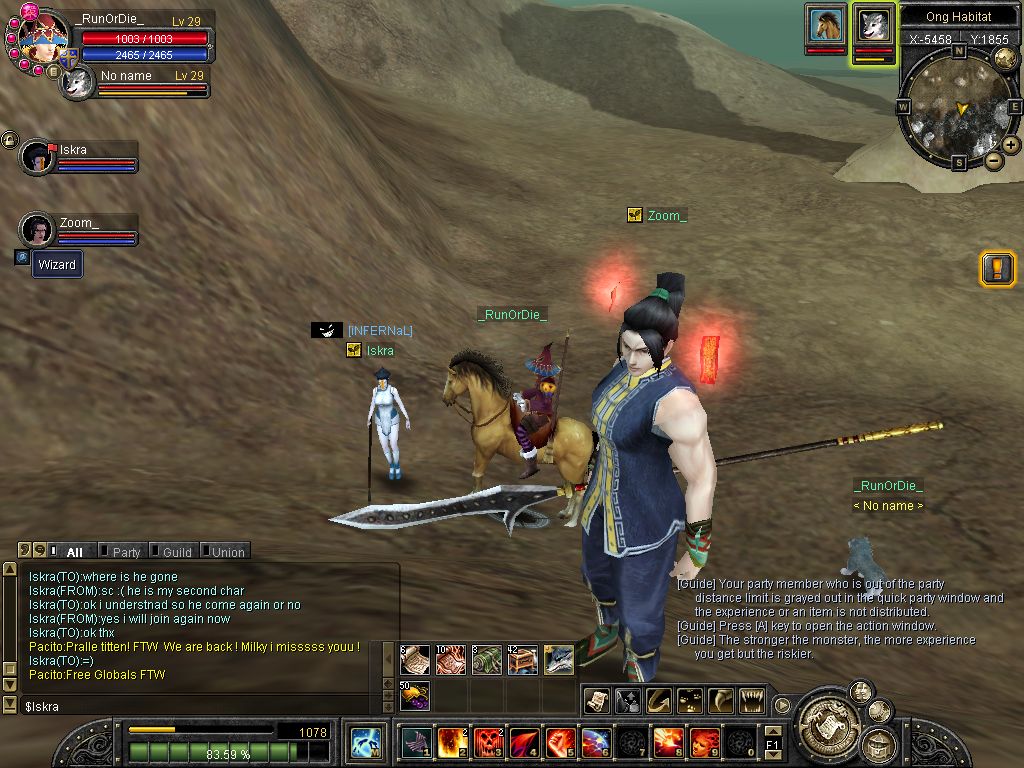The width and height of the screenshot is (1024, 768).
Task: Use the red fist skill in slot 5
Action: pos(560,743)
